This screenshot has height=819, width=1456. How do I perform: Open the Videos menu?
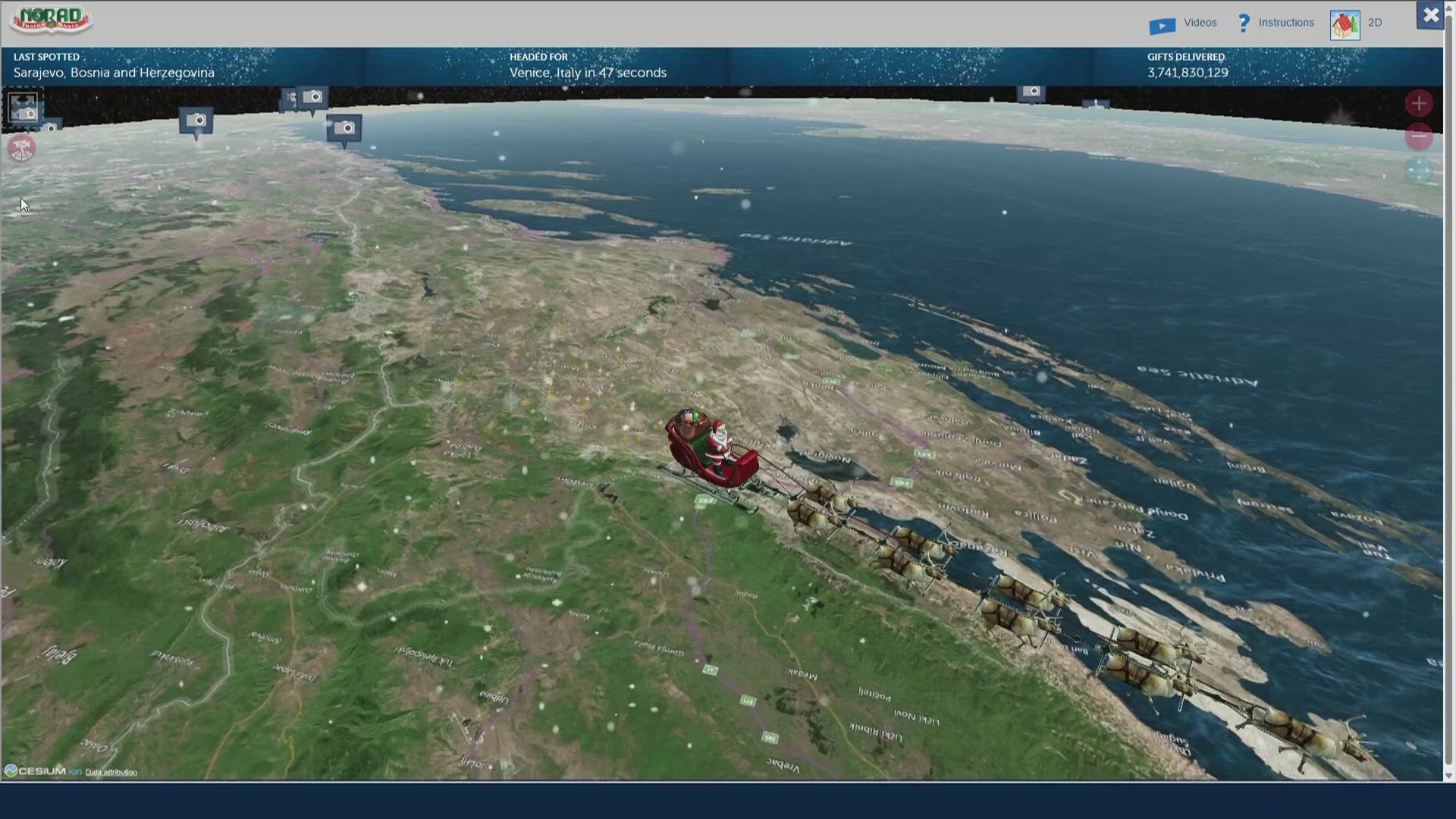click(x=1200, y=23)
